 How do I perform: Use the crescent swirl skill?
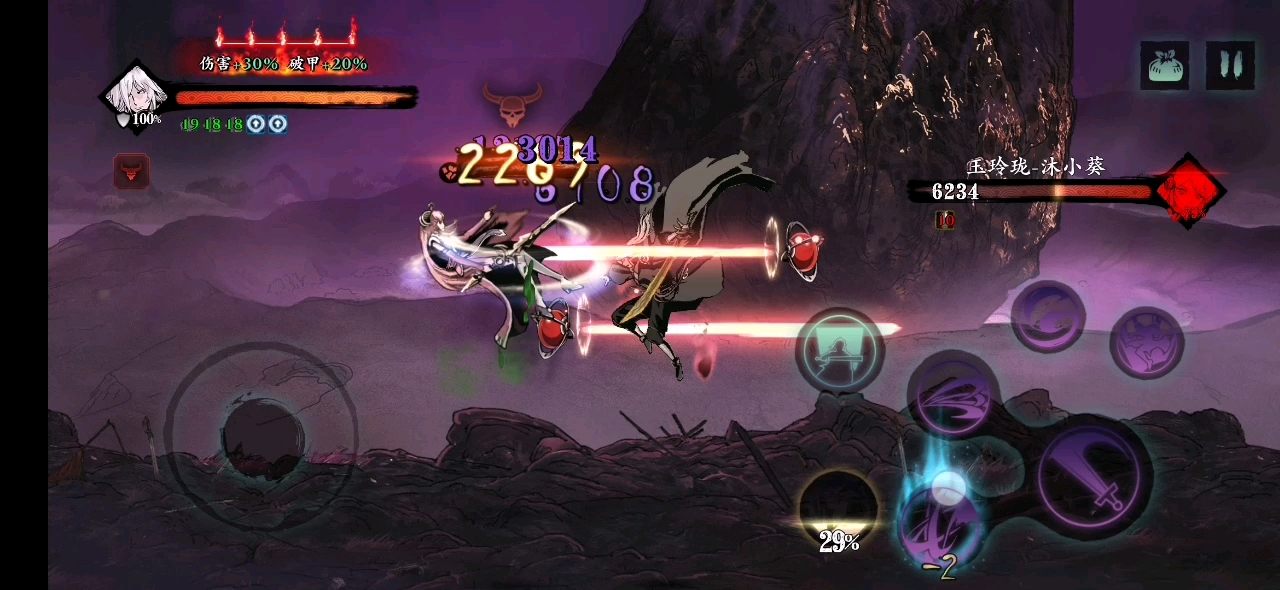[1047, 317]
